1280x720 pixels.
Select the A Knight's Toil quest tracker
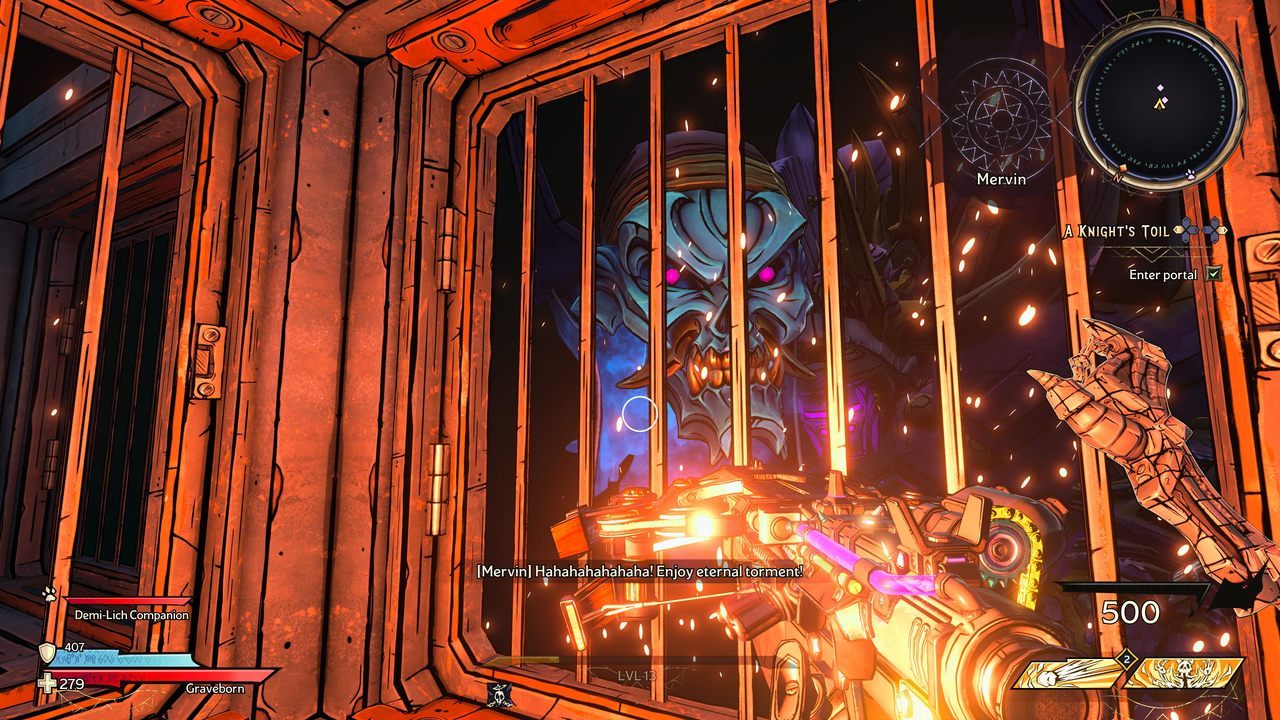(x=1115, y=231)
